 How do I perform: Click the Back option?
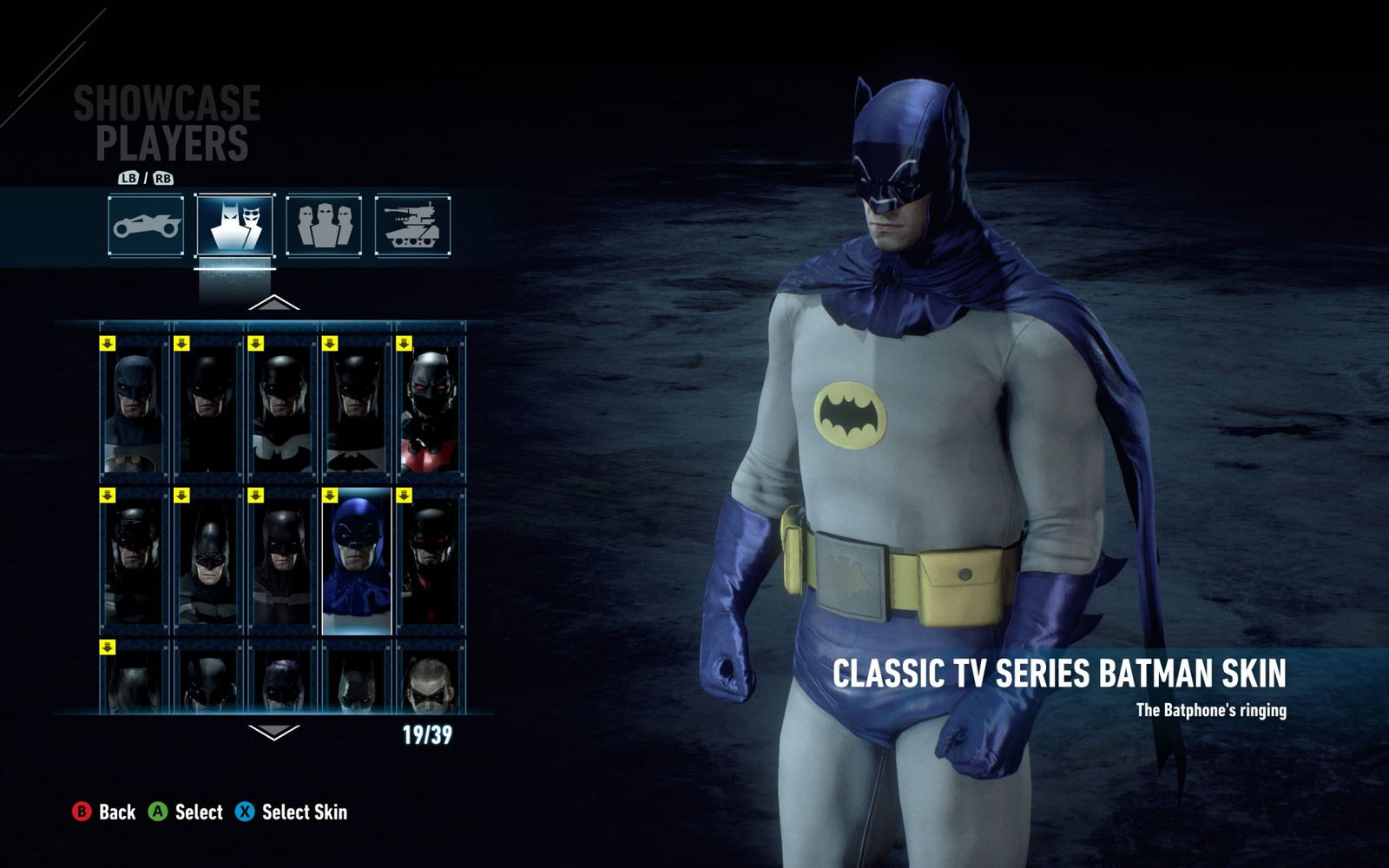point(104,812)
